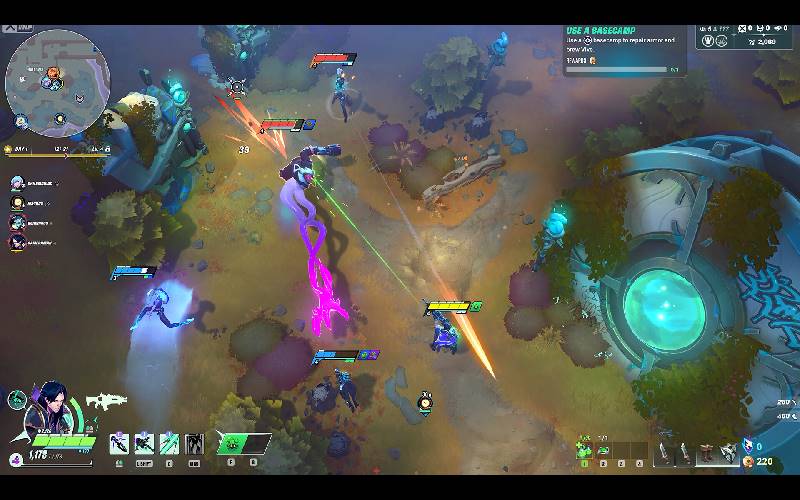This screenshot has width=800, height=500.
Task: Activate the green slash ability icon
Action: click(x=169, y=443)
